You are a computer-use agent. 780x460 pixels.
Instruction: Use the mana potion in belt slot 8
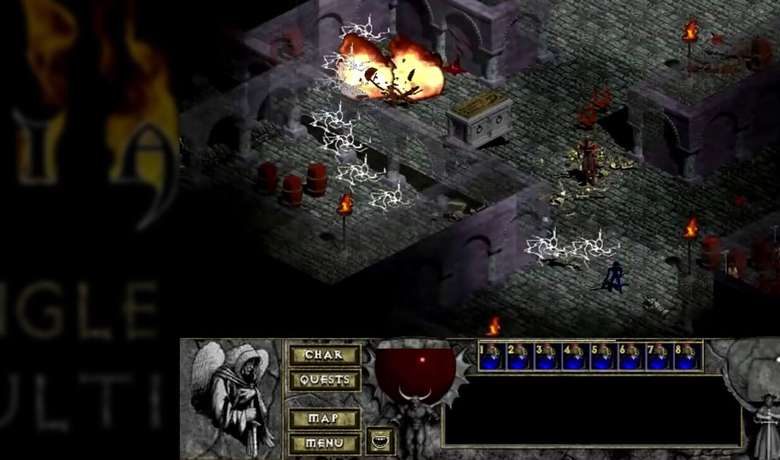[689, 357]
